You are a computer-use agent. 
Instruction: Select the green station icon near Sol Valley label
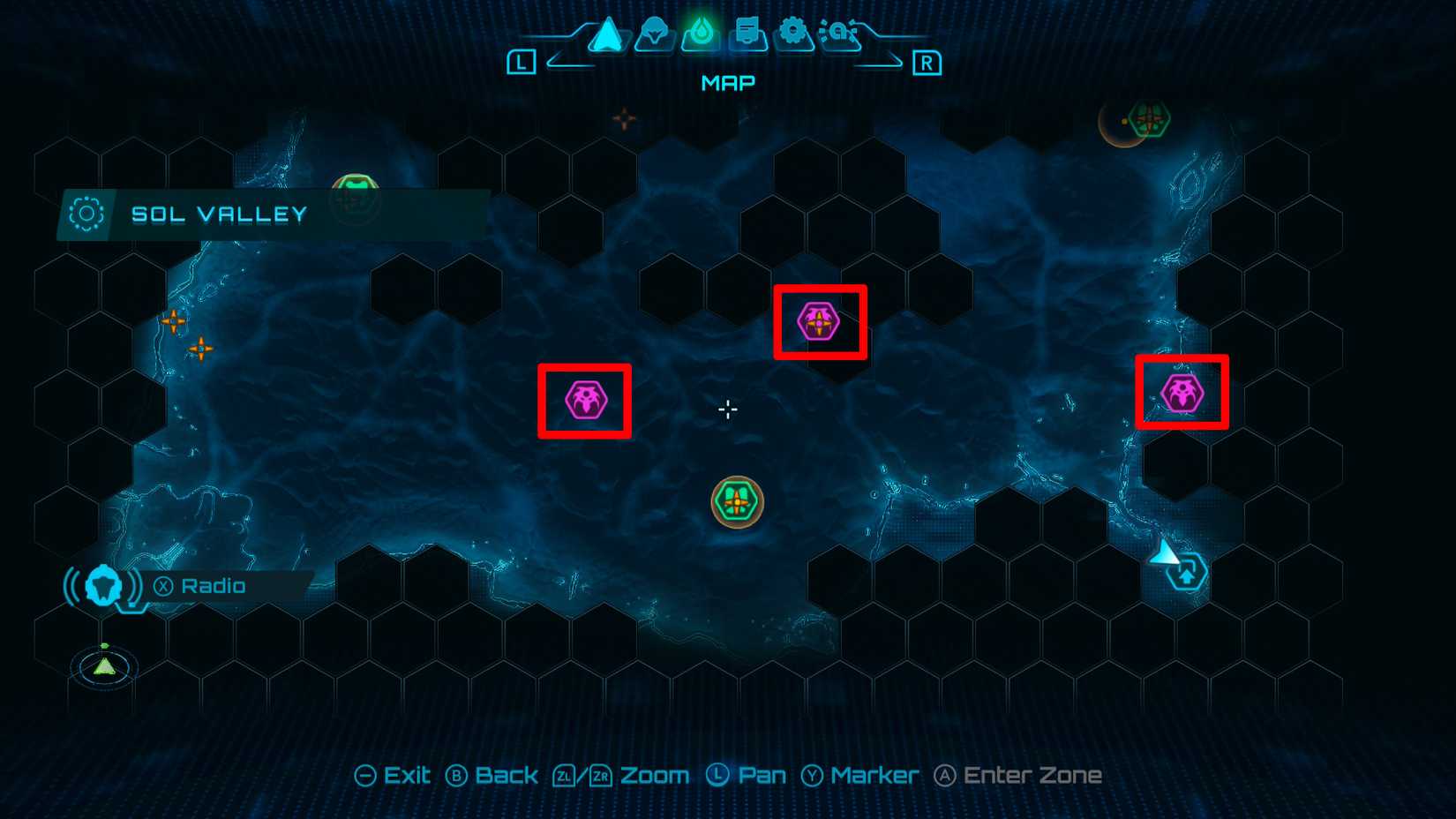(356, 188)
